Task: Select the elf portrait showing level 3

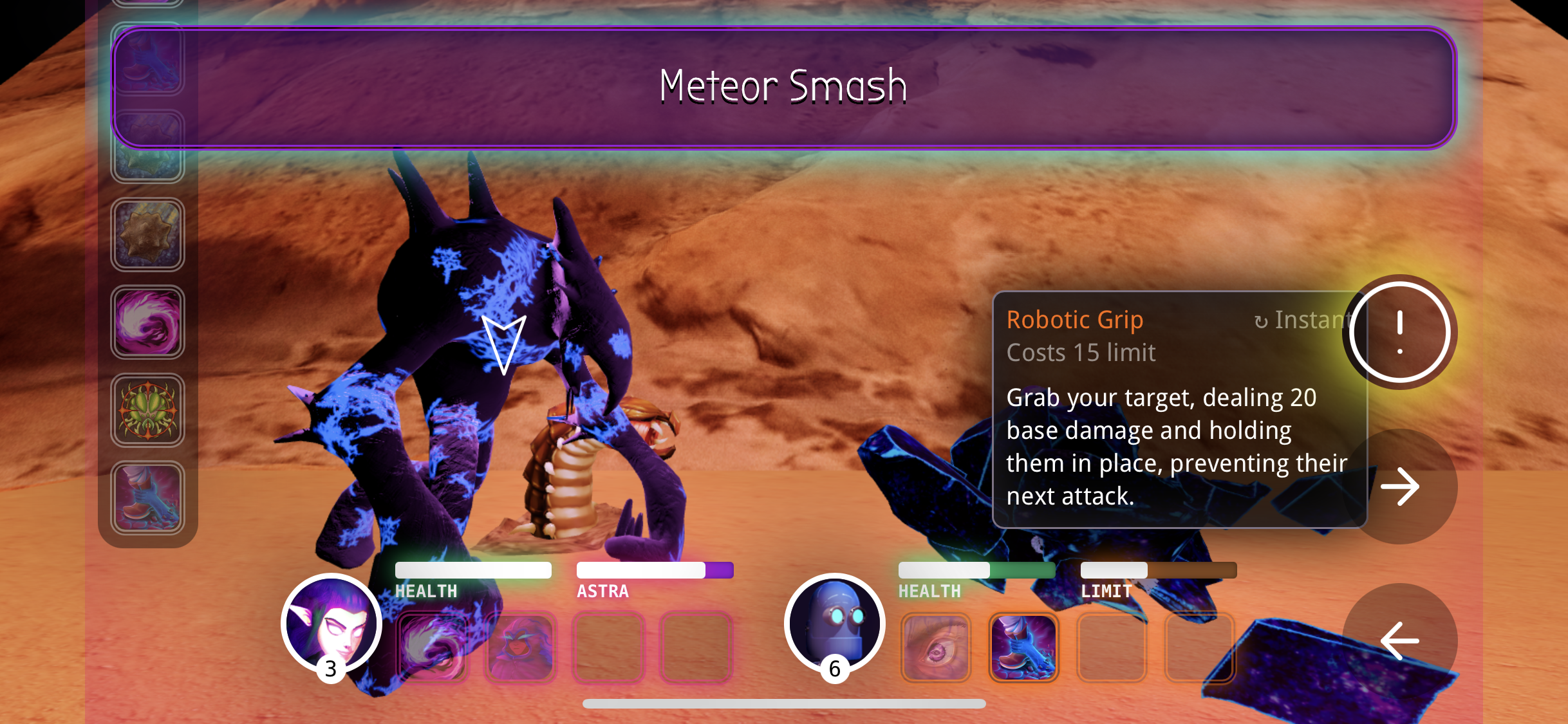Action: [x=330, y=623]
